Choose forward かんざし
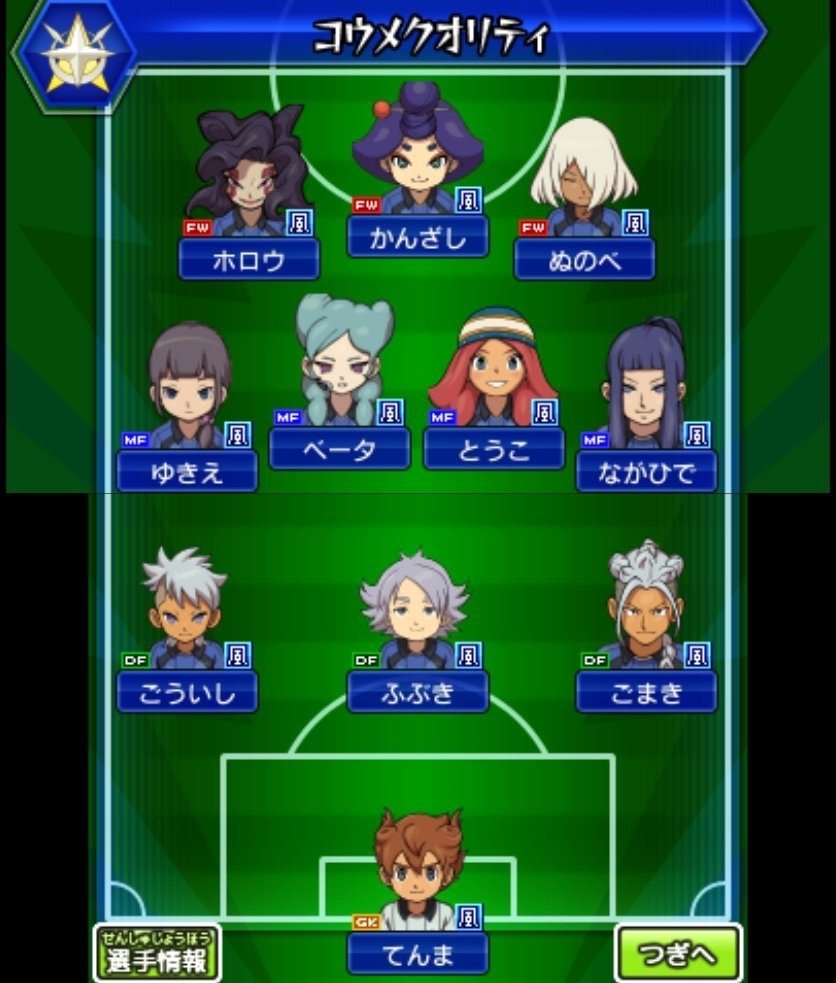Image resolution: width=836 pixels, height=983 pixels. (x=418, y=237)
